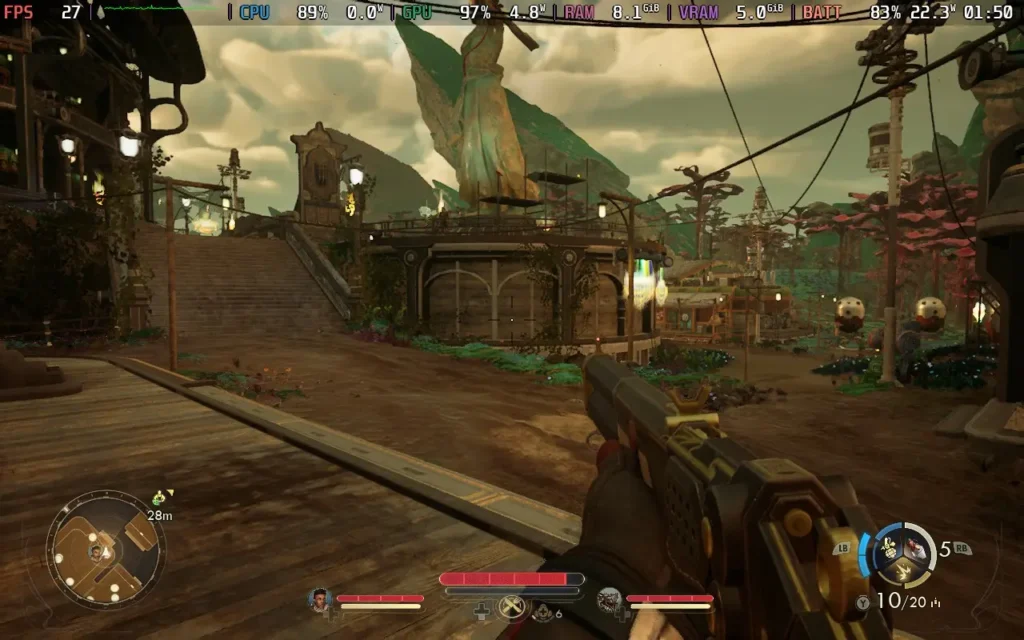Select the left companion portrait
This screenshot has width=1024, height=640.
tap(320, 600)
